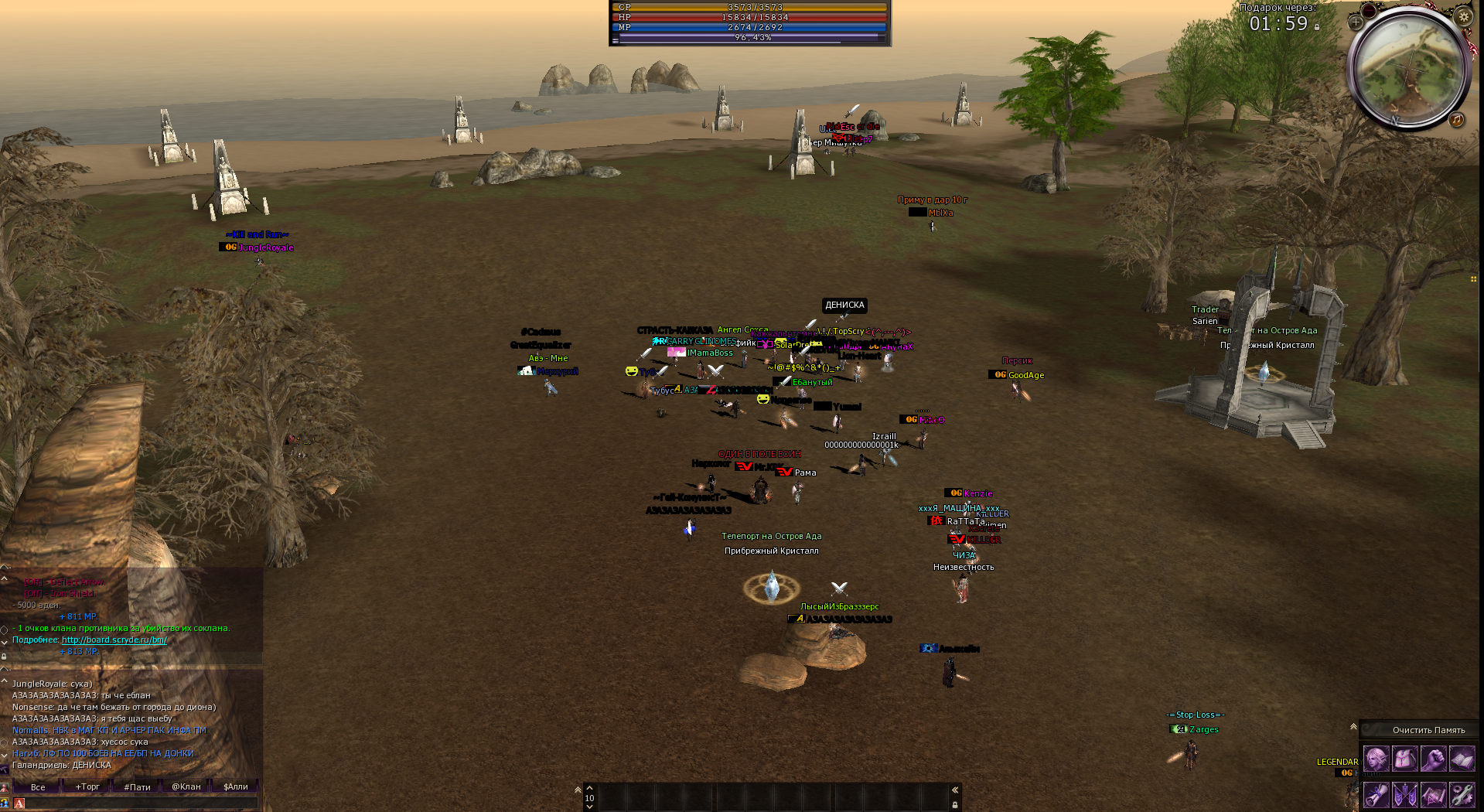Toggle the music note on the minimap

point(1455,120)
